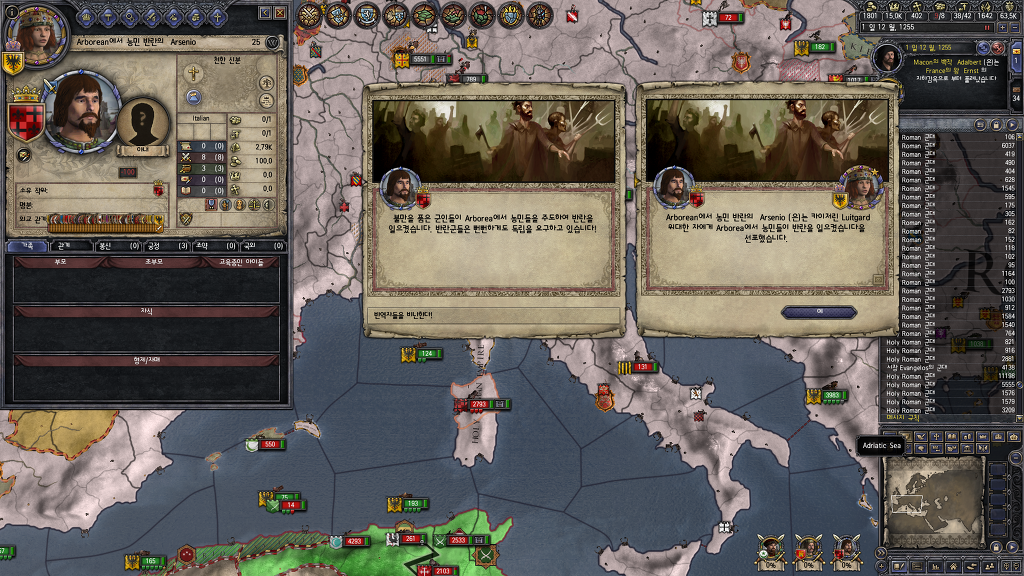Open the 조약 treaties tab
The width and height of the screenshot is (1024, 576).
click(x=200, y=245)
